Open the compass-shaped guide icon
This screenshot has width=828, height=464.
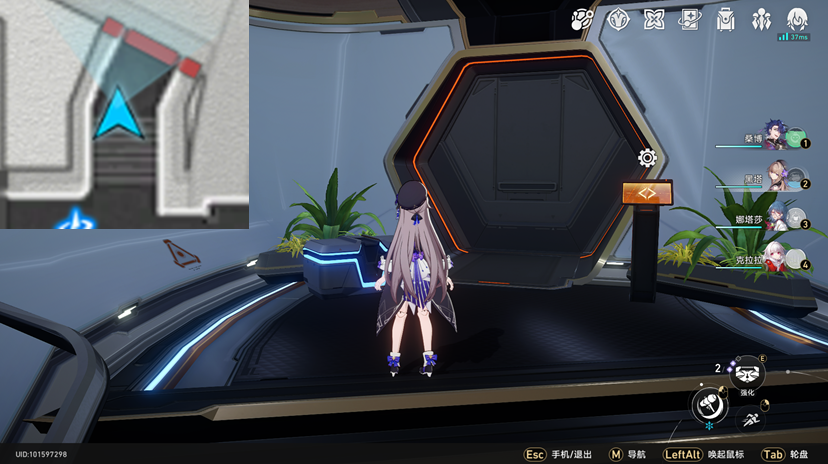tap(619, 19)
